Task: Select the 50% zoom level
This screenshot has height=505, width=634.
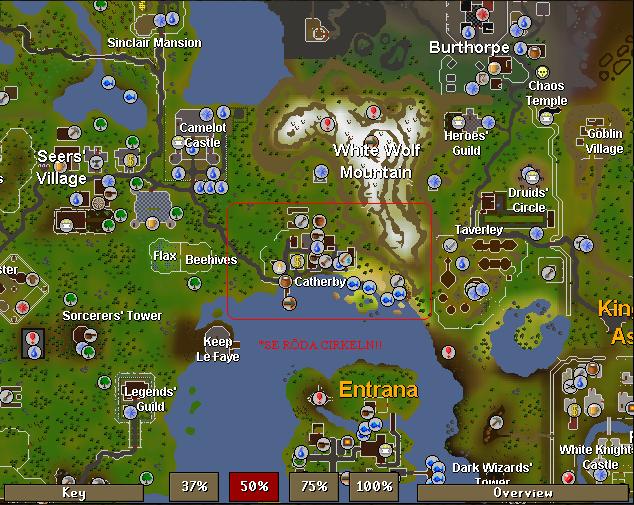Action: tap(253, 487)
